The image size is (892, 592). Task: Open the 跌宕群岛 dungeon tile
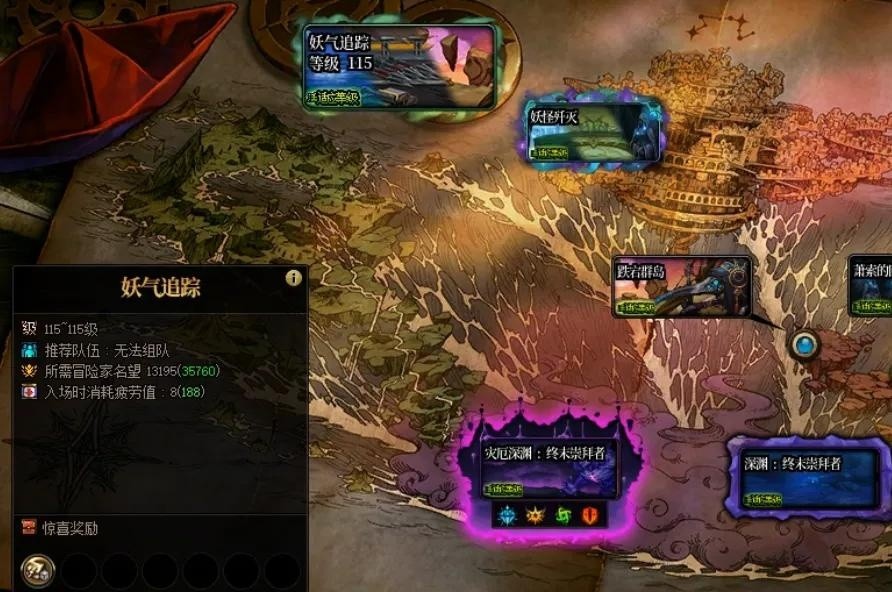[681, 287]
